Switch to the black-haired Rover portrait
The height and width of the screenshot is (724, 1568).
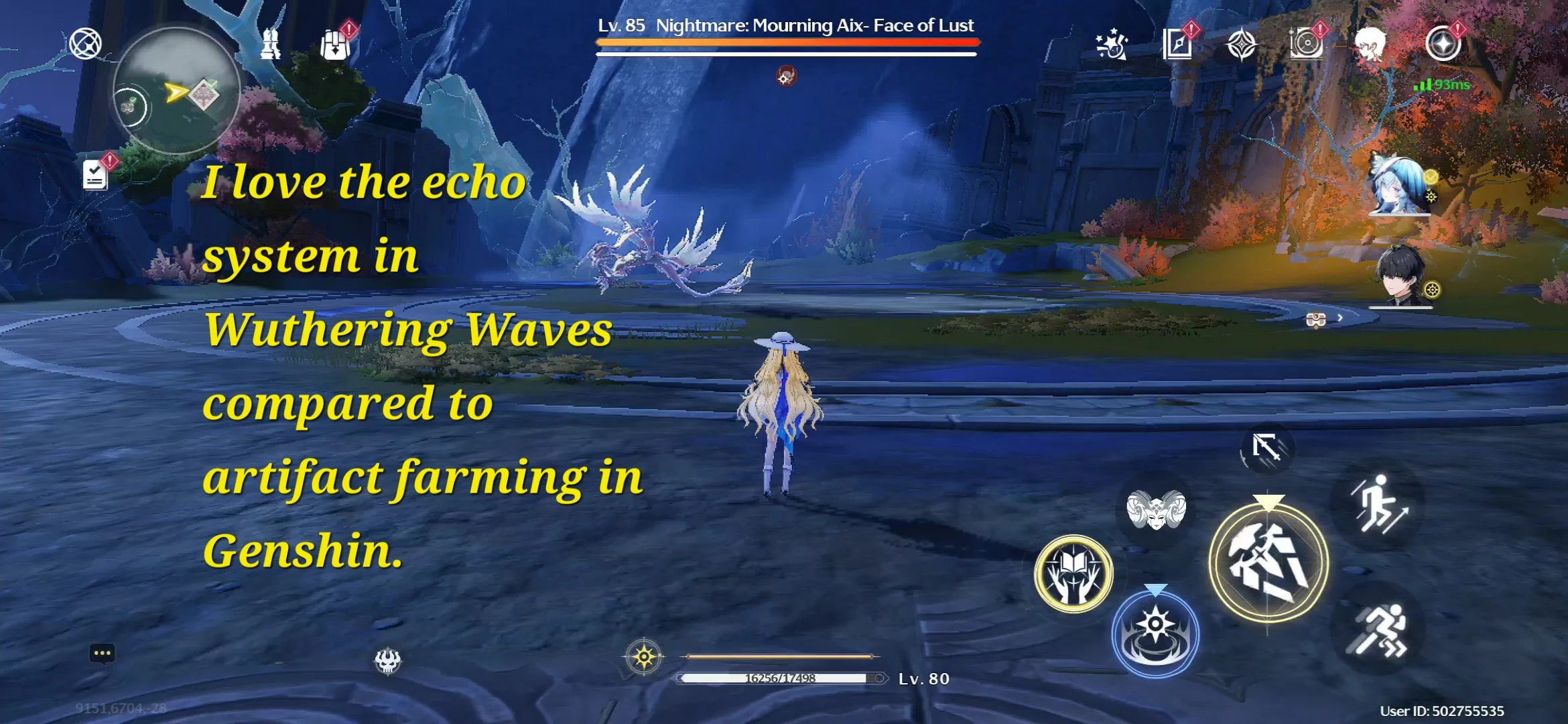1400,275
